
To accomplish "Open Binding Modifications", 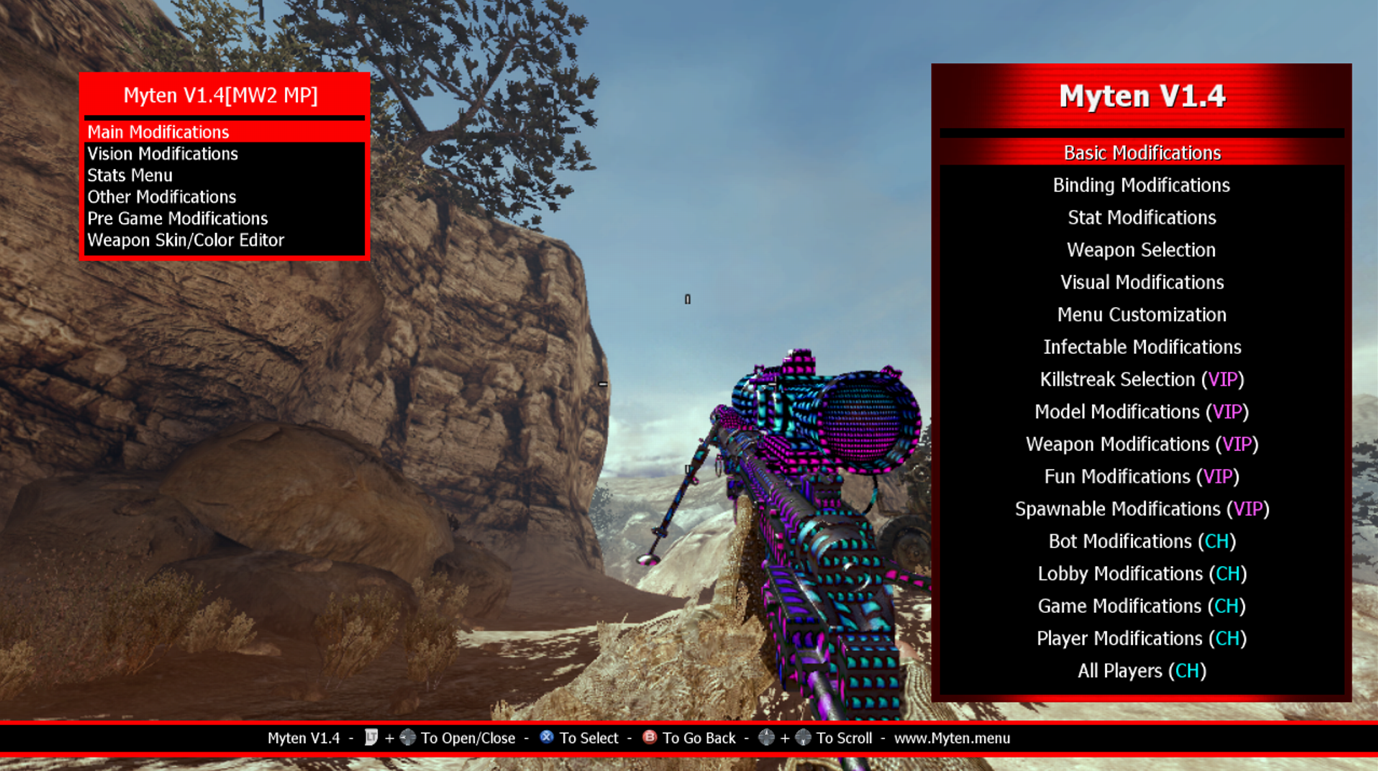I will 1141,185.
